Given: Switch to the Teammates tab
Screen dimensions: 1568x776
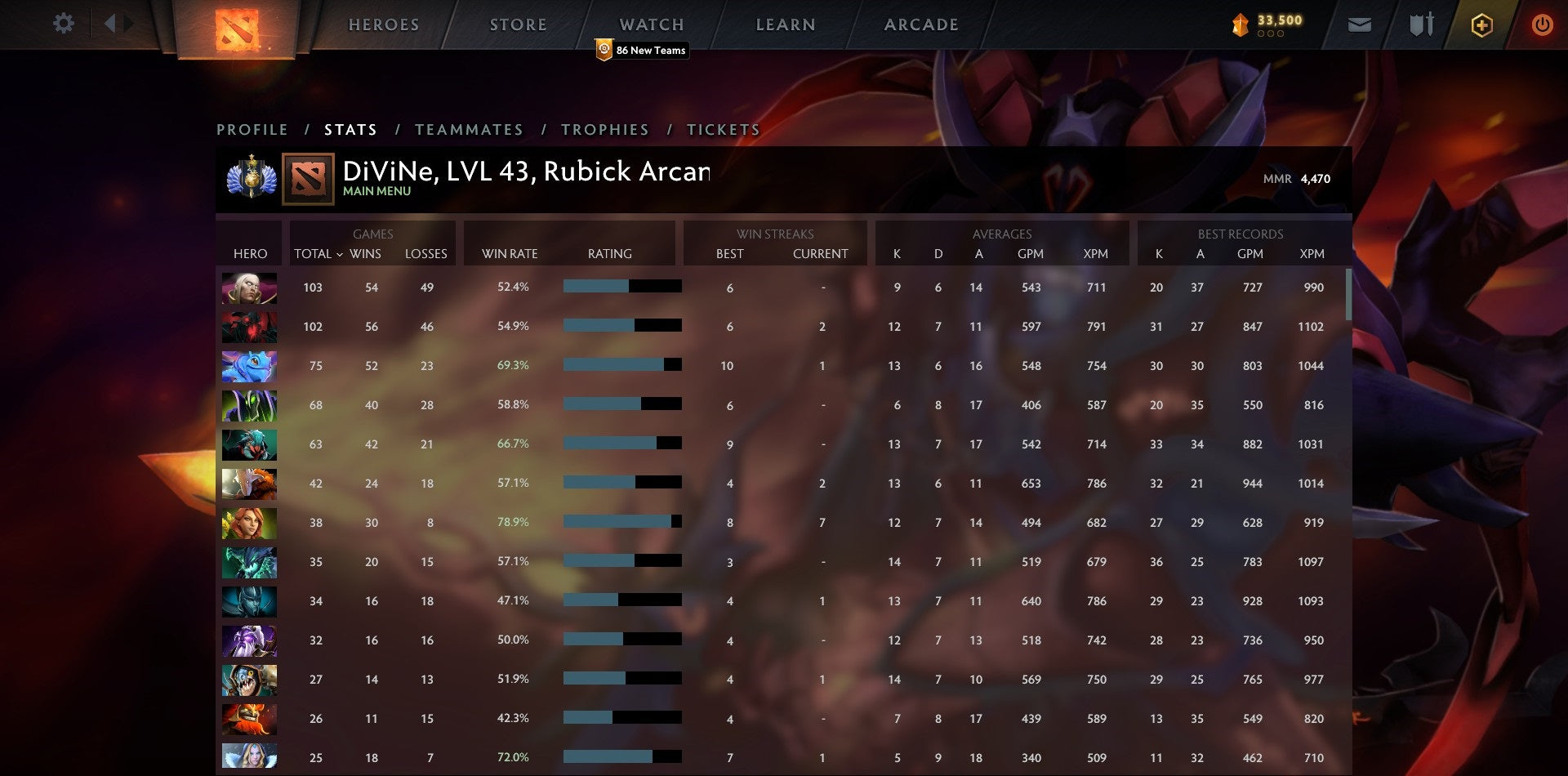Looking at the screenshot, I should 470,129.
